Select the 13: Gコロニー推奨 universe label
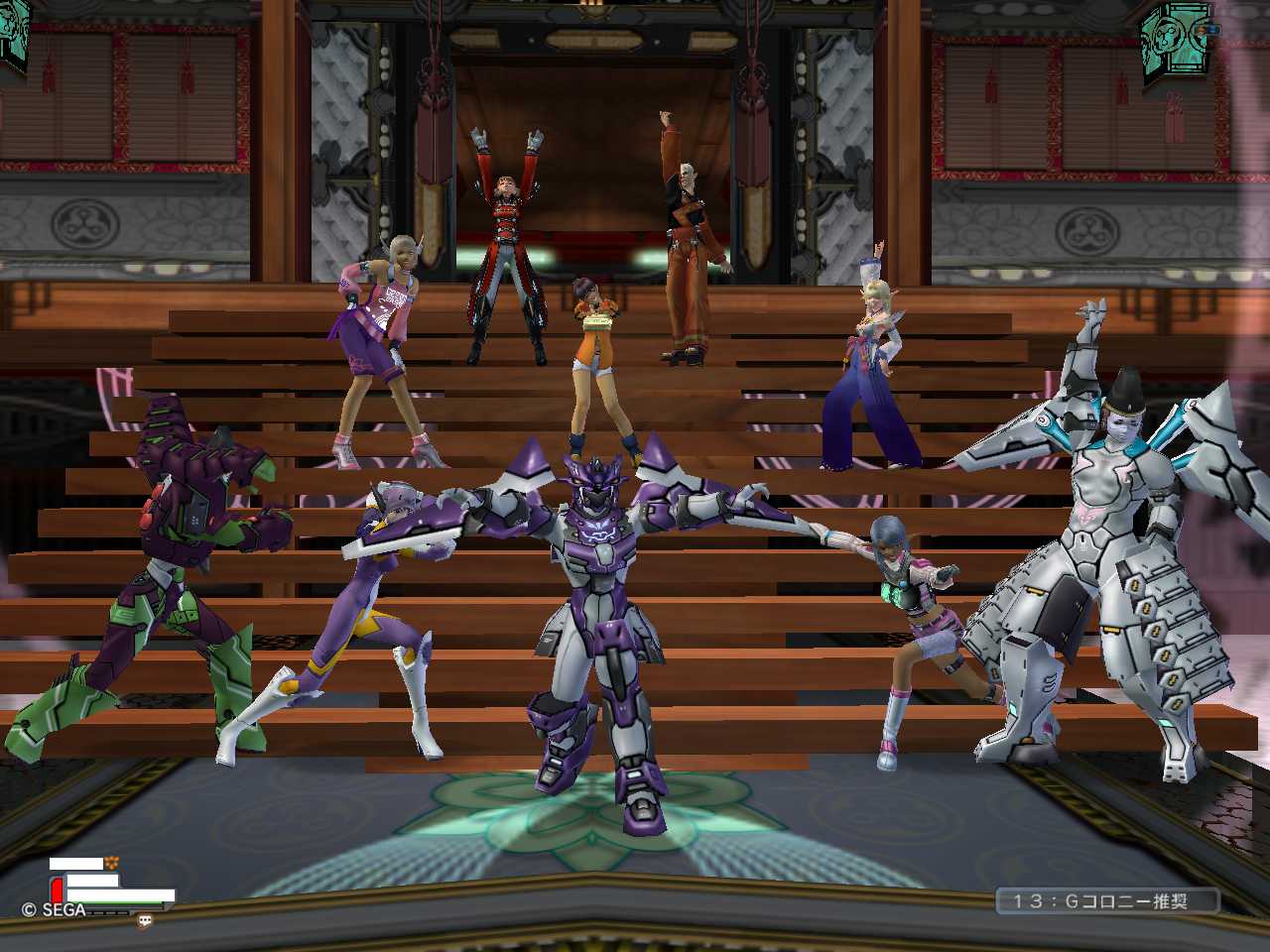This screenshot has width=1270, height=952. pos(1107,900)
